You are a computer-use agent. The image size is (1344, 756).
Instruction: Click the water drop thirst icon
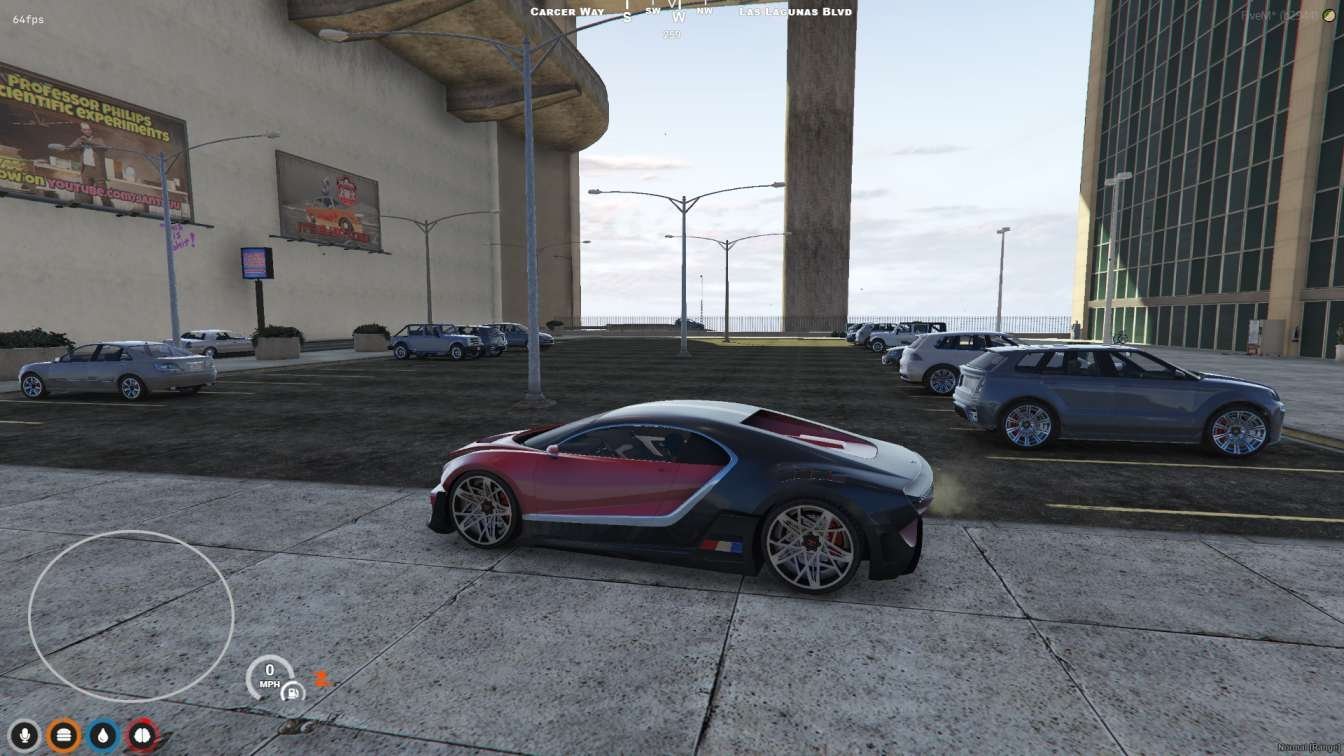coord(103,736)
